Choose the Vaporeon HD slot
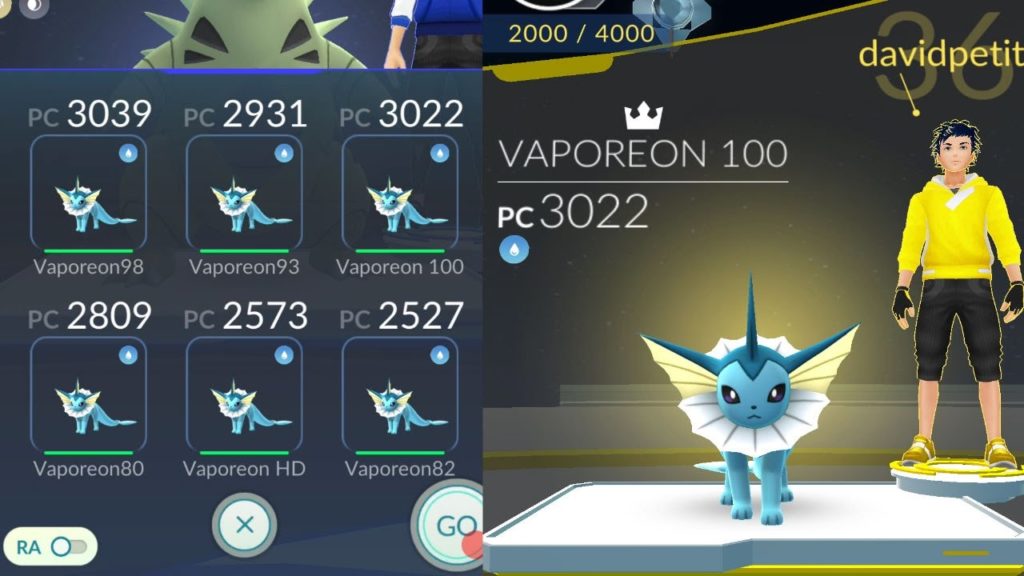Viewport: 1024px width, 576px height. [x=244, y=396]
